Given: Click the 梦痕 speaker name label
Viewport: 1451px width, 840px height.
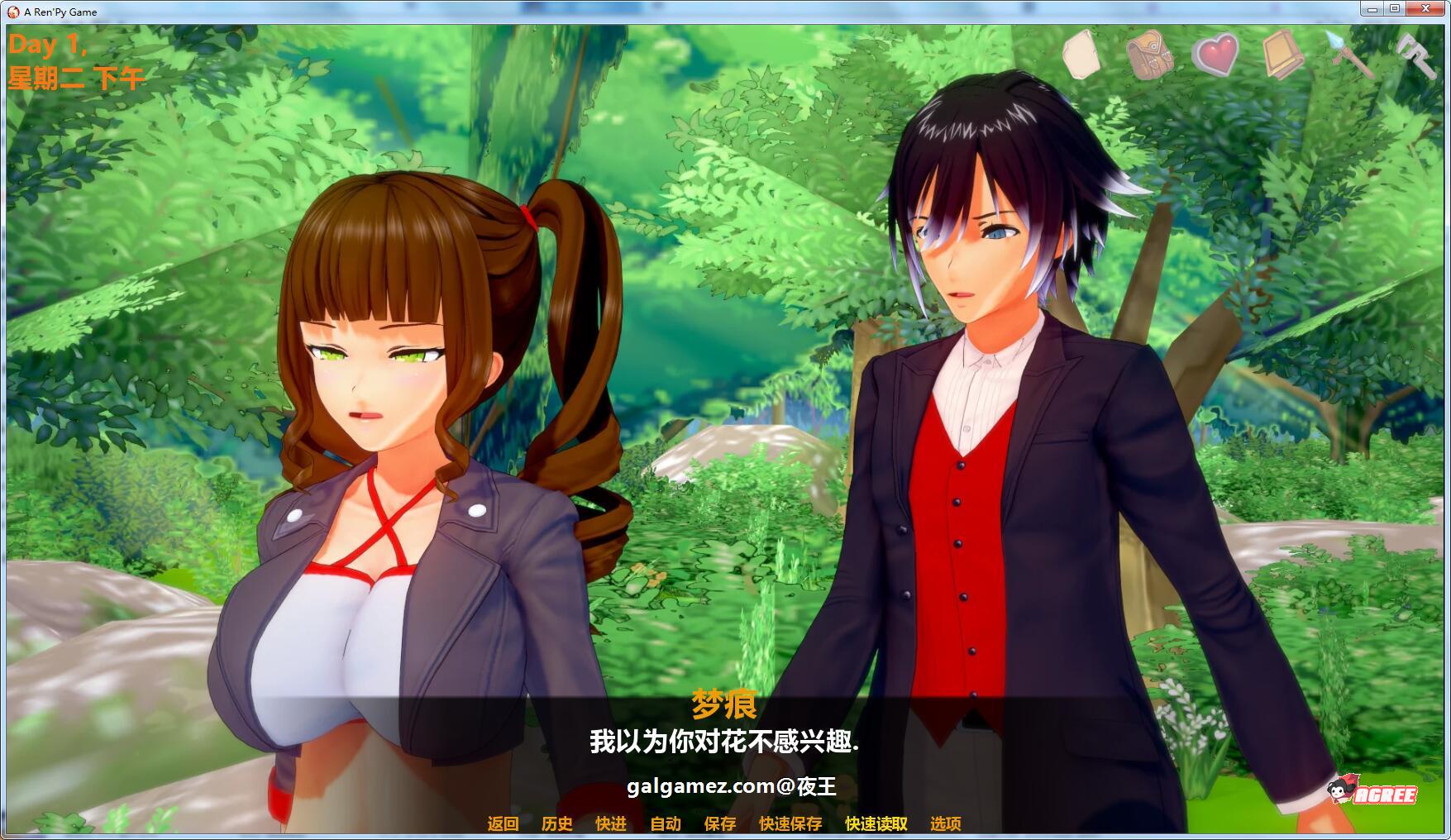Looking at the screenshot, I should coord(724,709).
